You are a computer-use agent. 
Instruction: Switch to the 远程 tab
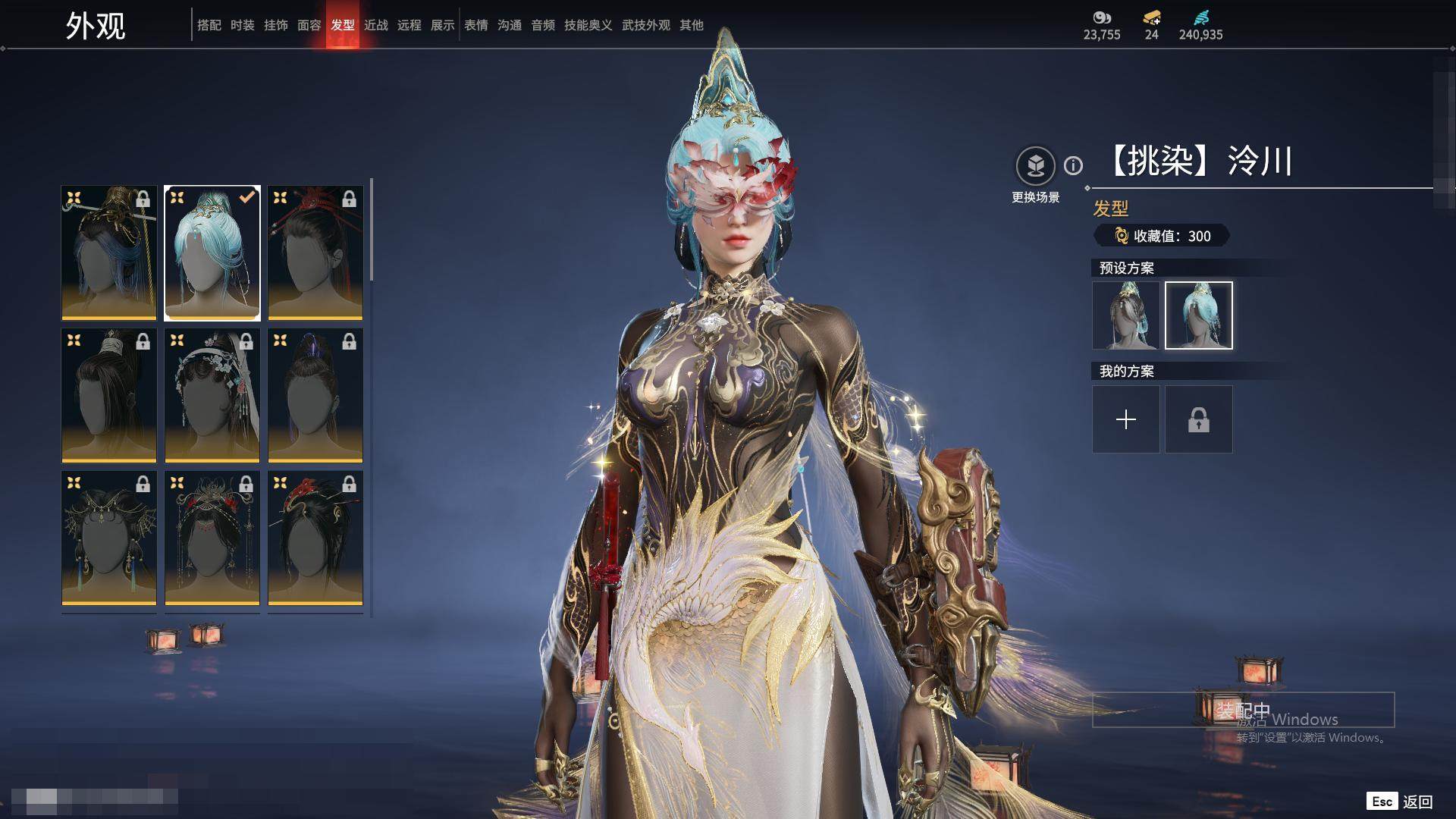[409, 25]
